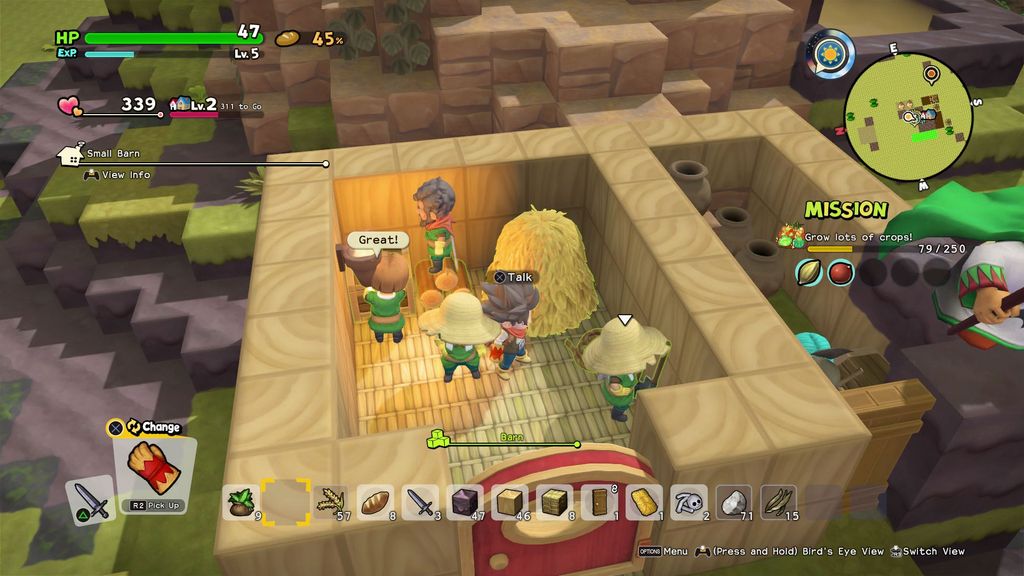The height and width of the screenshot is (576, 1024).
Task: Pick the dark purple block slot
Action: pyautogui.click(x=465, y=501)
